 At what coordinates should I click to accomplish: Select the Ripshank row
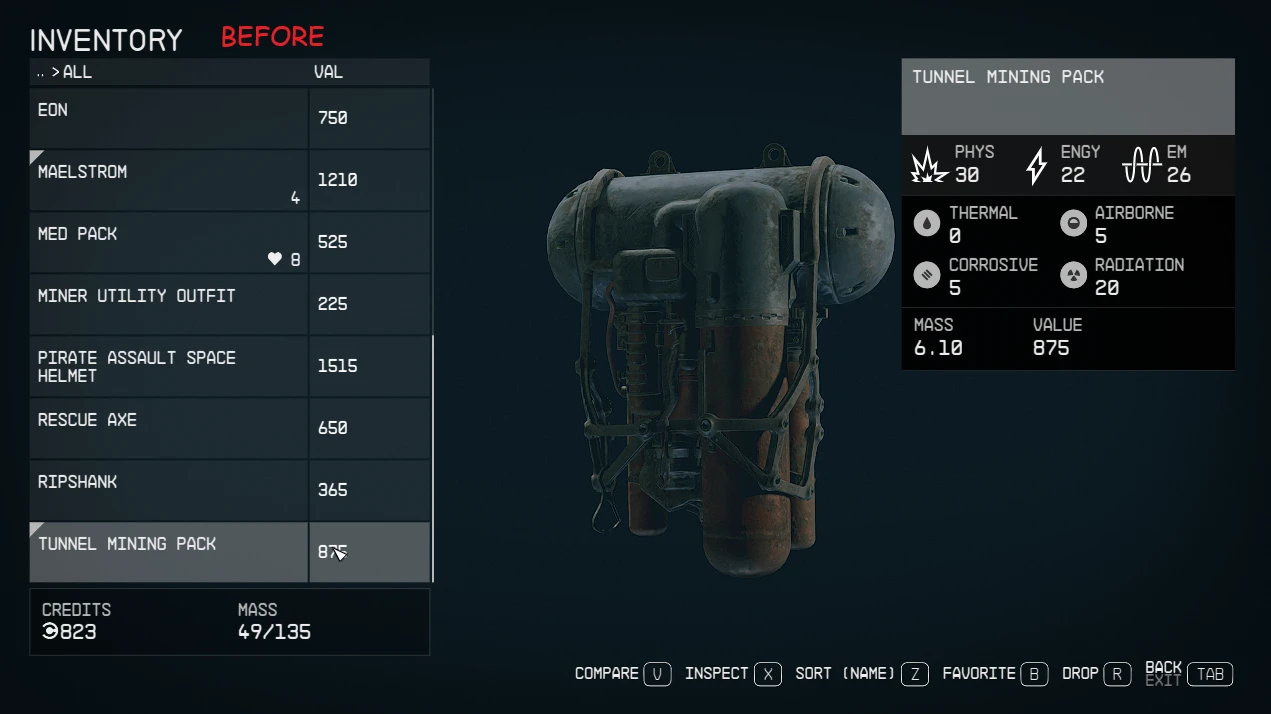click(x=168, y=490)
